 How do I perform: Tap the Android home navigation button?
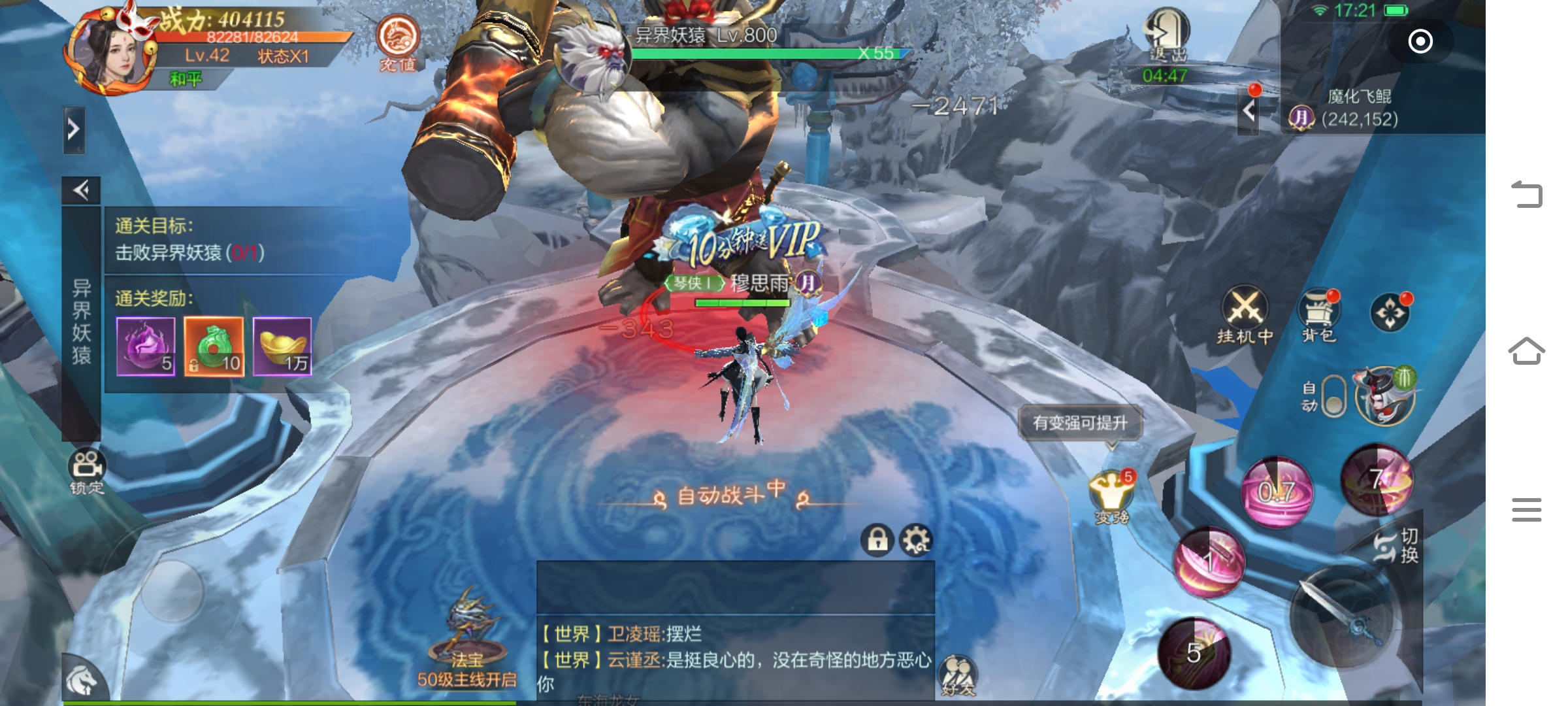coord(1526,351)
